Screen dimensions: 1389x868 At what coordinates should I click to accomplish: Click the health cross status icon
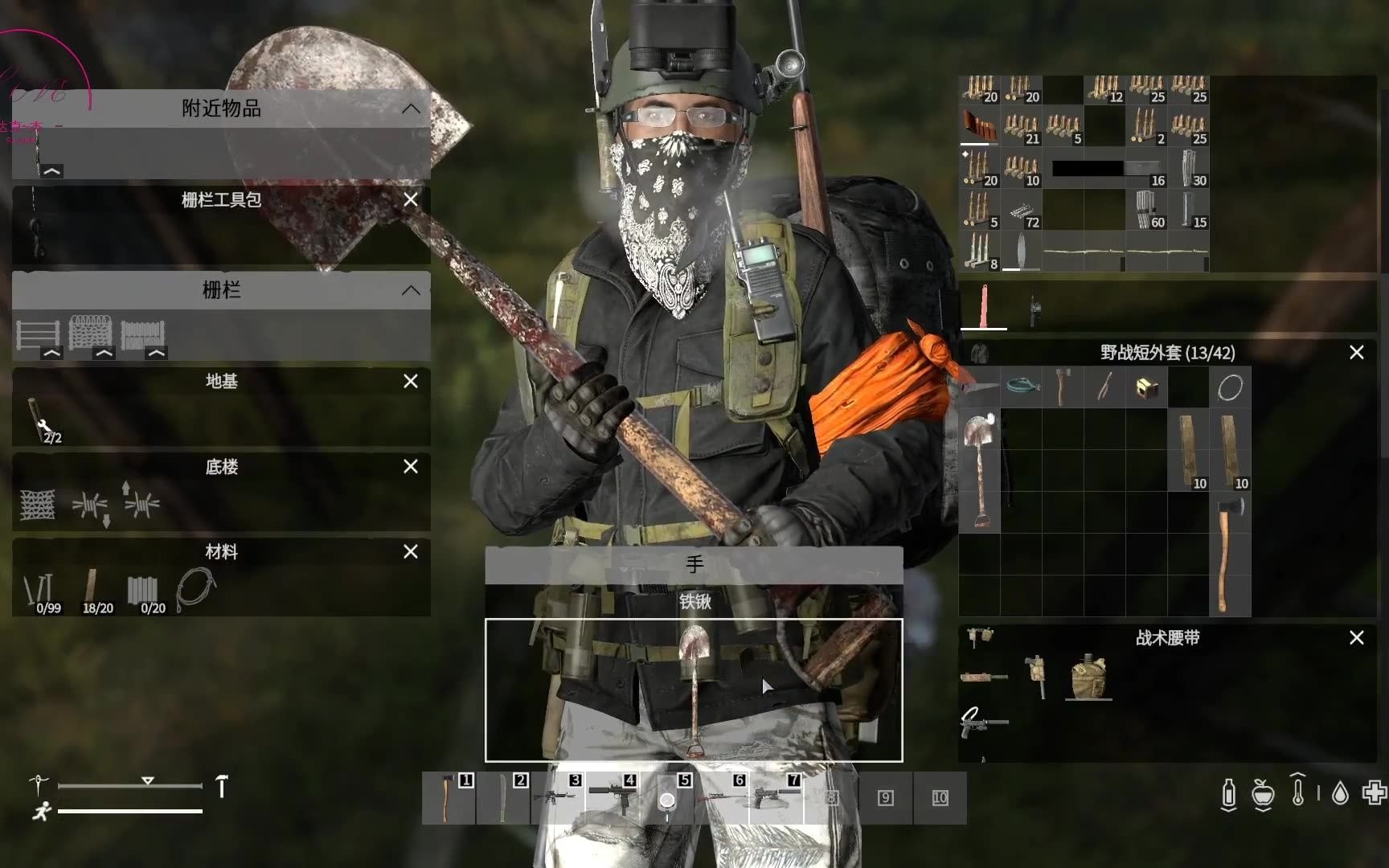pos(1372,794)
